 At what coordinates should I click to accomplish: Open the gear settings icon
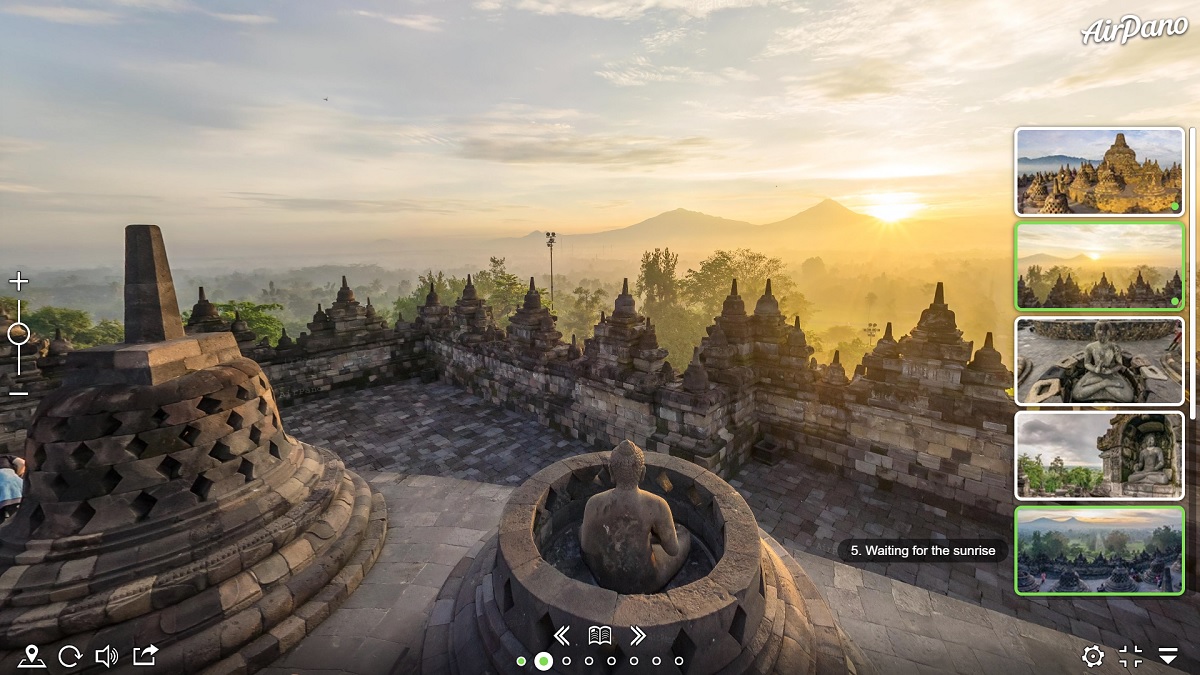pyautogui.click(x=1093, y=656)
